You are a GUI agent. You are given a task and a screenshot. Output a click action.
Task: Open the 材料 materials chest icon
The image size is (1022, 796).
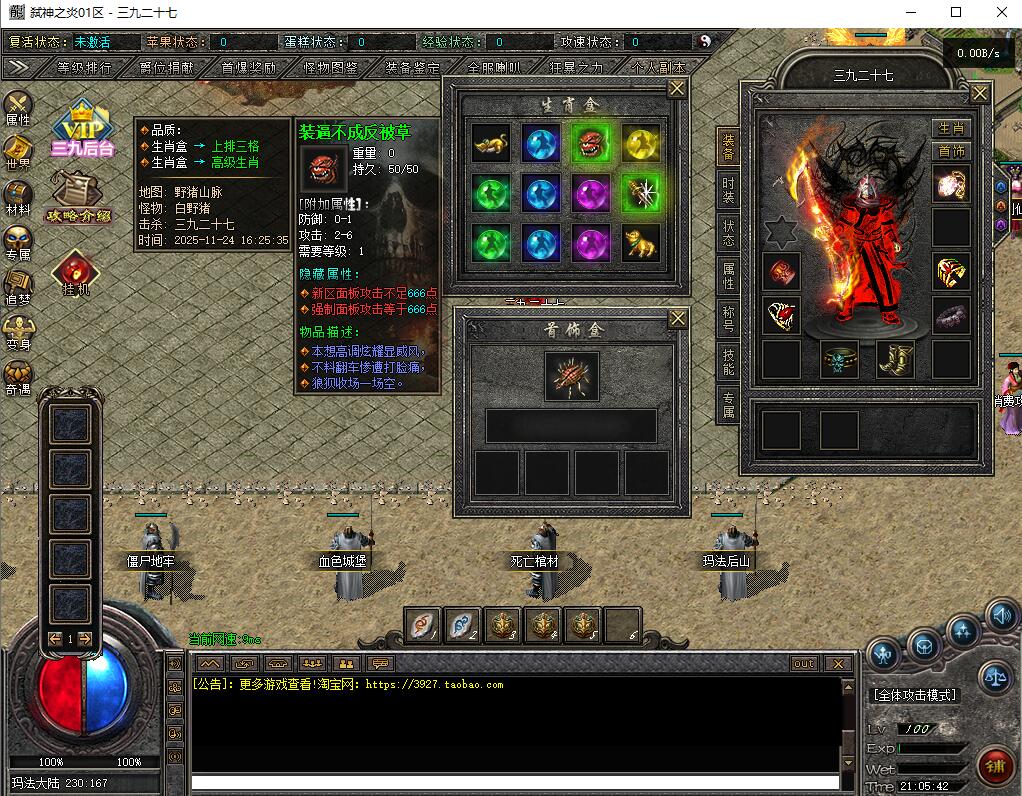(18, 194)
